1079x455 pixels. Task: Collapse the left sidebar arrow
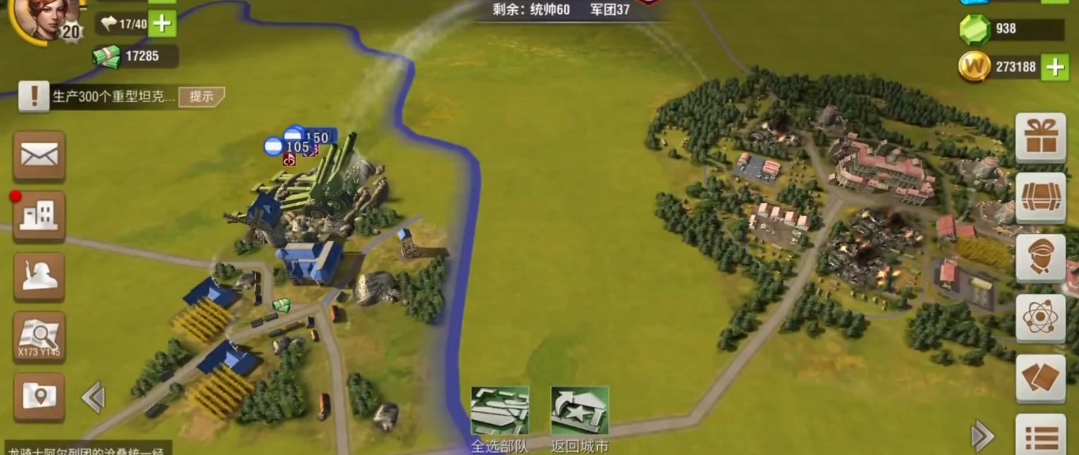(x=93, y=398)
